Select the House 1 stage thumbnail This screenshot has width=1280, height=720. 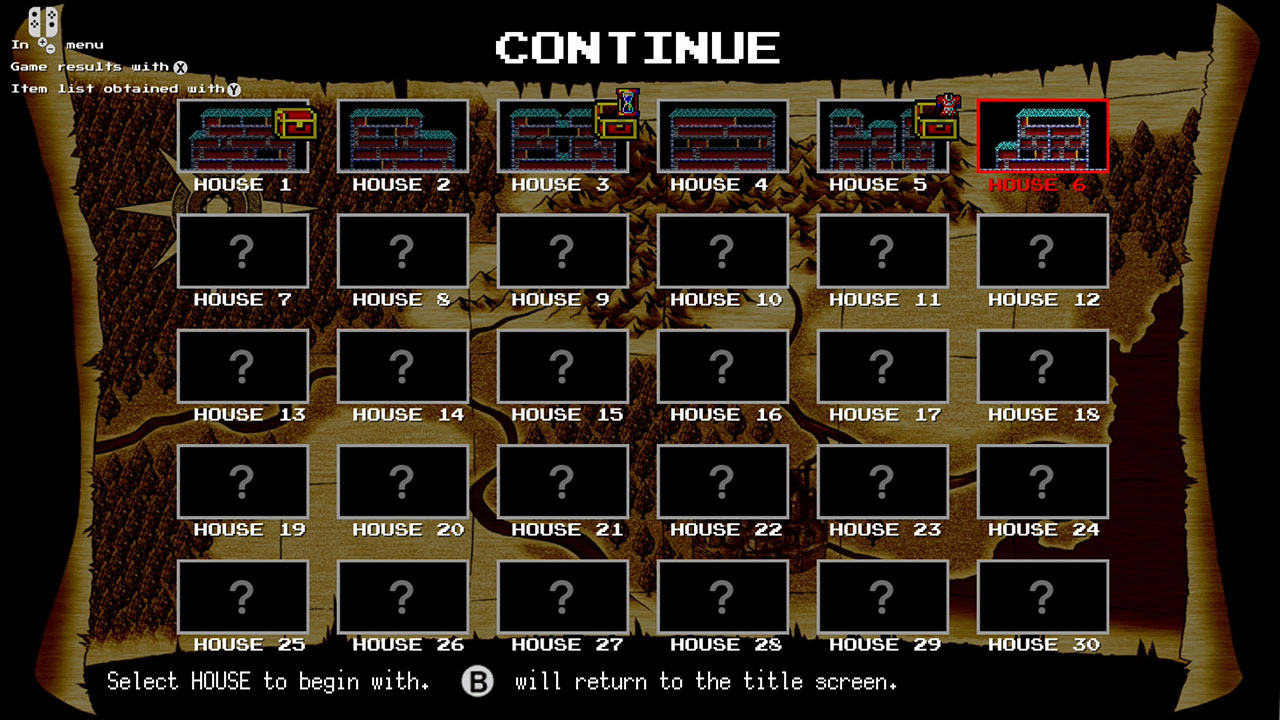coord(243,136)
